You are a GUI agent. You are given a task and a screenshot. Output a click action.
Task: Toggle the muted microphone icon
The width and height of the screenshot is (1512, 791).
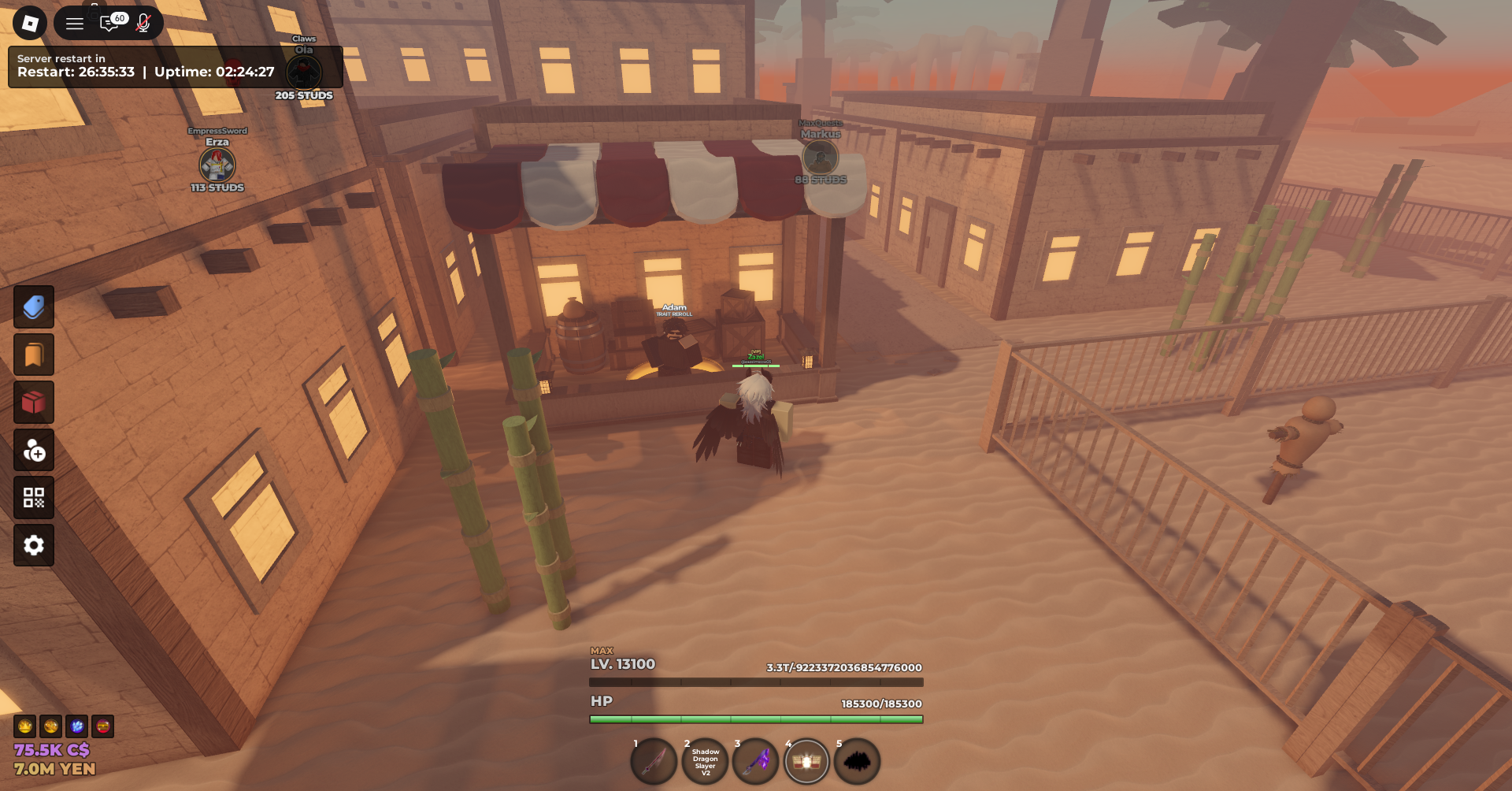pyautogui.click(x=143, y=24)
